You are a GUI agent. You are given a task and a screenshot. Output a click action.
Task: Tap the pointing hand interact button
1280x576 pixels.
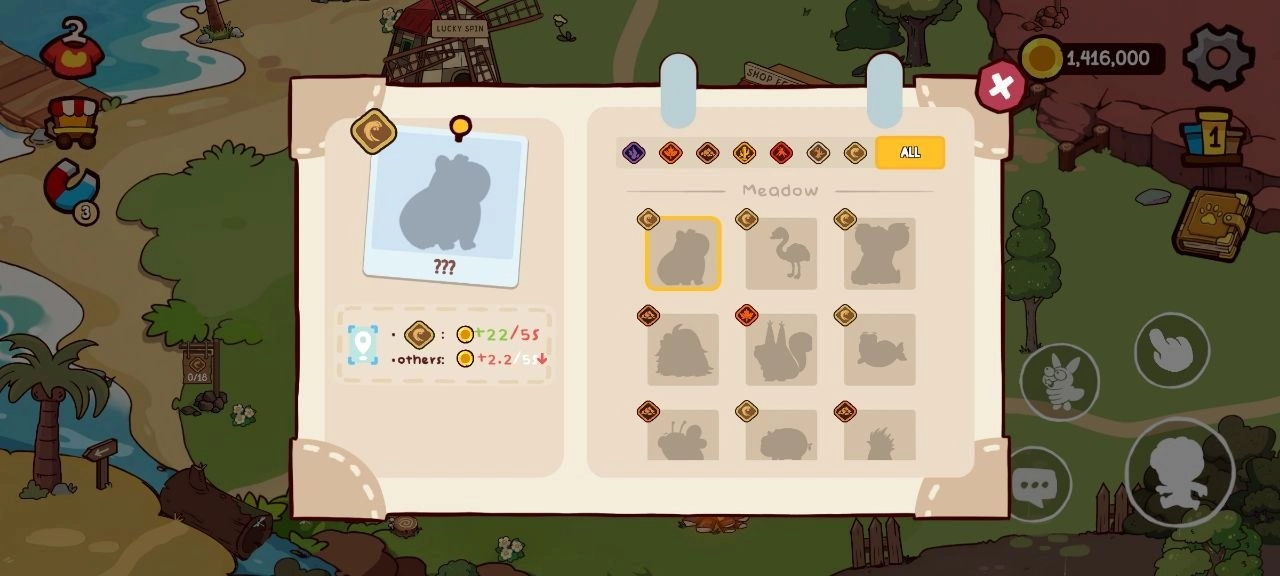[1171, 350]
